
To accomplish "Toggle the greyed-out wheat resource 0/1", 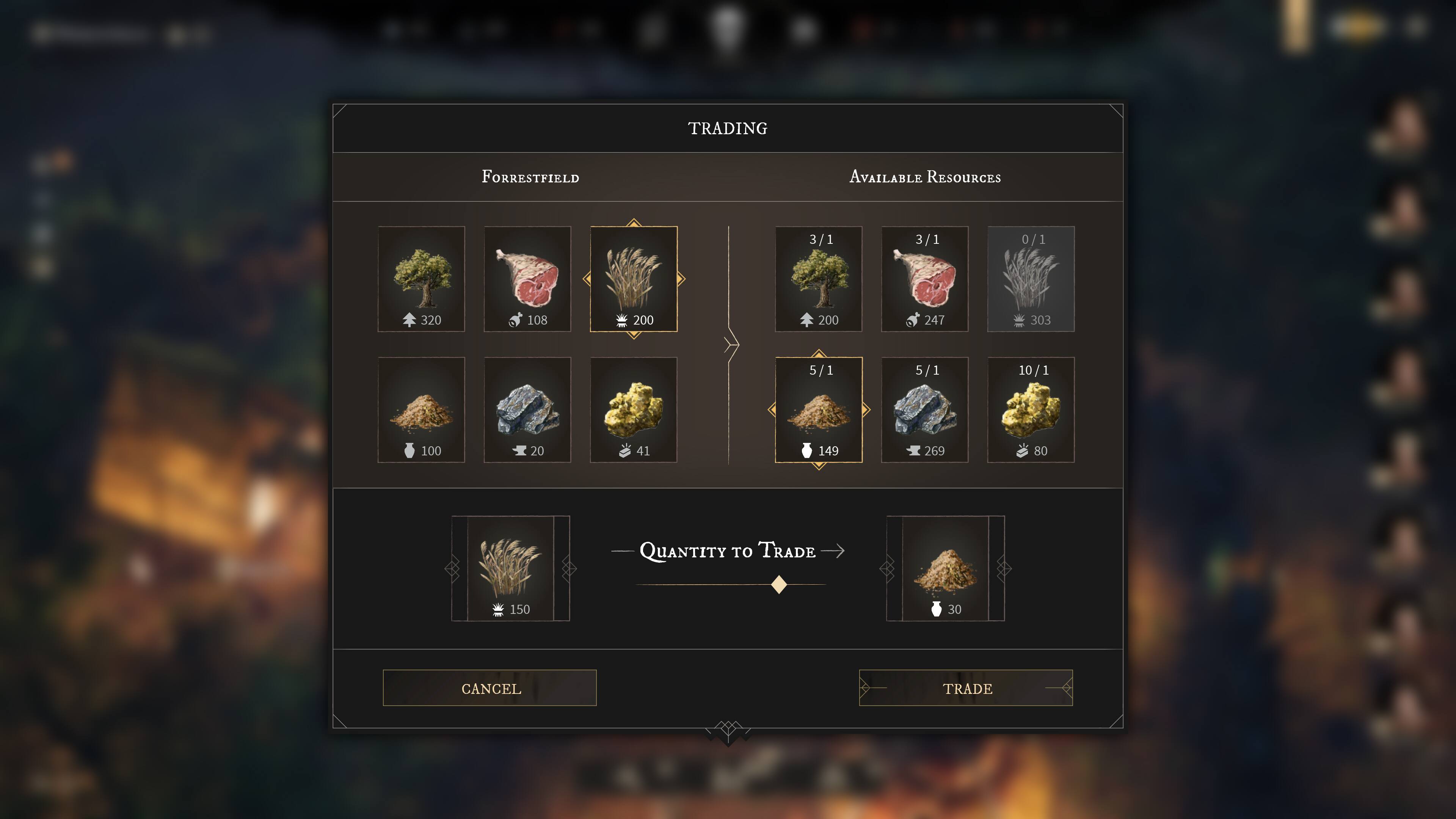I will pyautogui.click(x=1031, y=278).
